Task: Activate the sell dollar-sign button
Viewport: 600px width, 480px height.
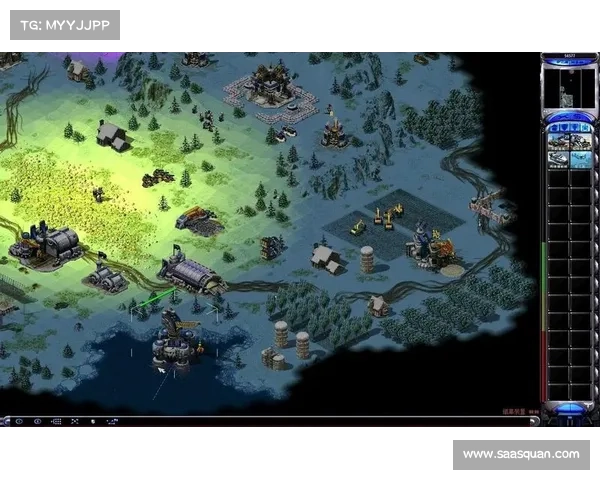Action: click(578, 116)
